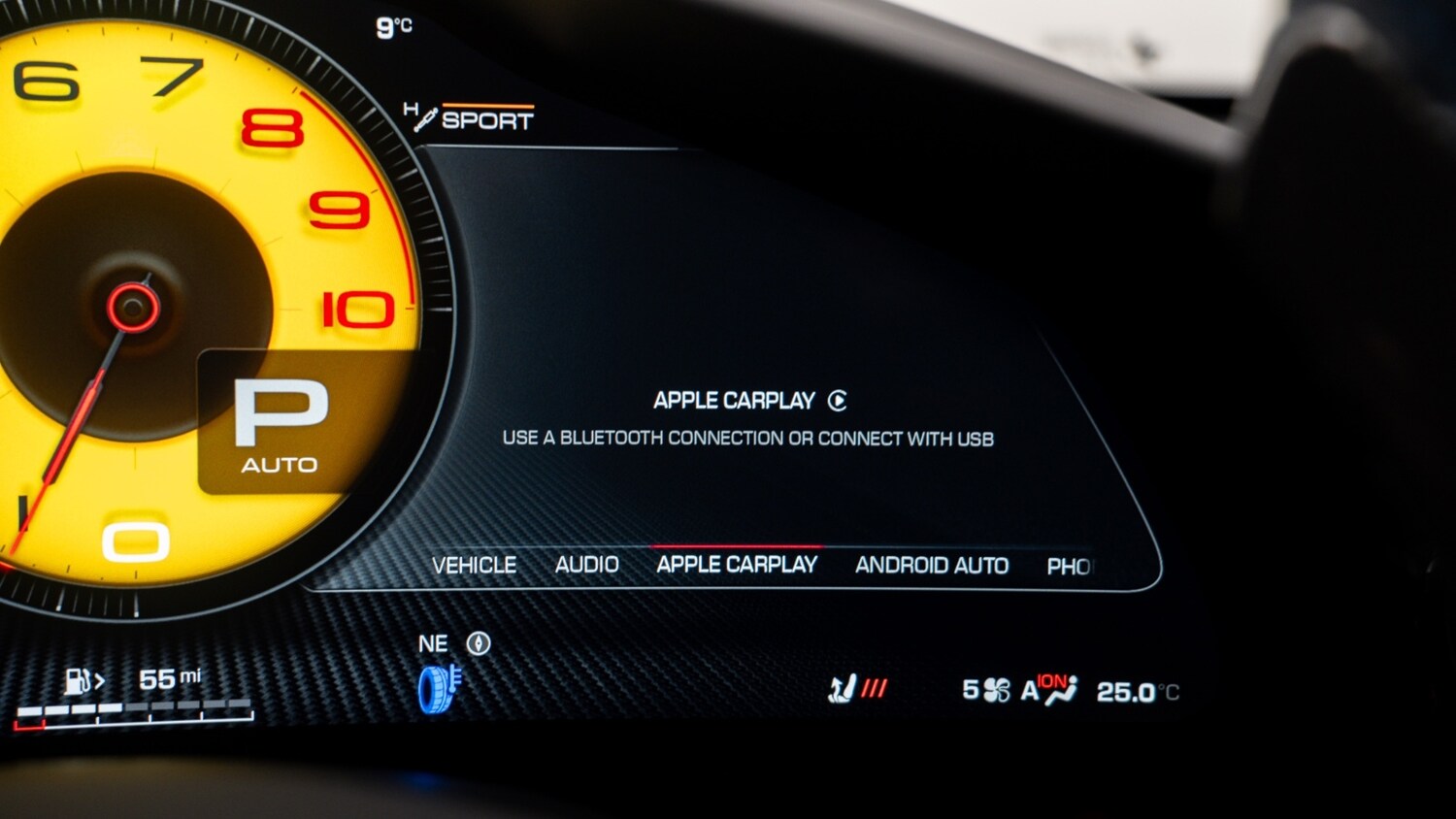Tap APPLE CARPLAY in the bottom menu

coord(737,565)
